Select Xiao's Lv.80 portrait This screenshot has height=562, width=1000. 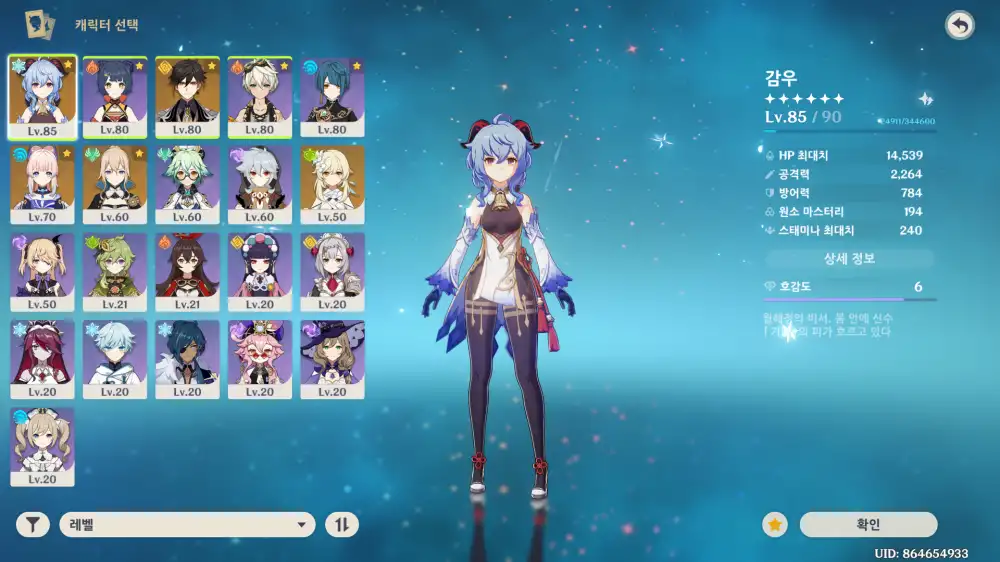332,96
